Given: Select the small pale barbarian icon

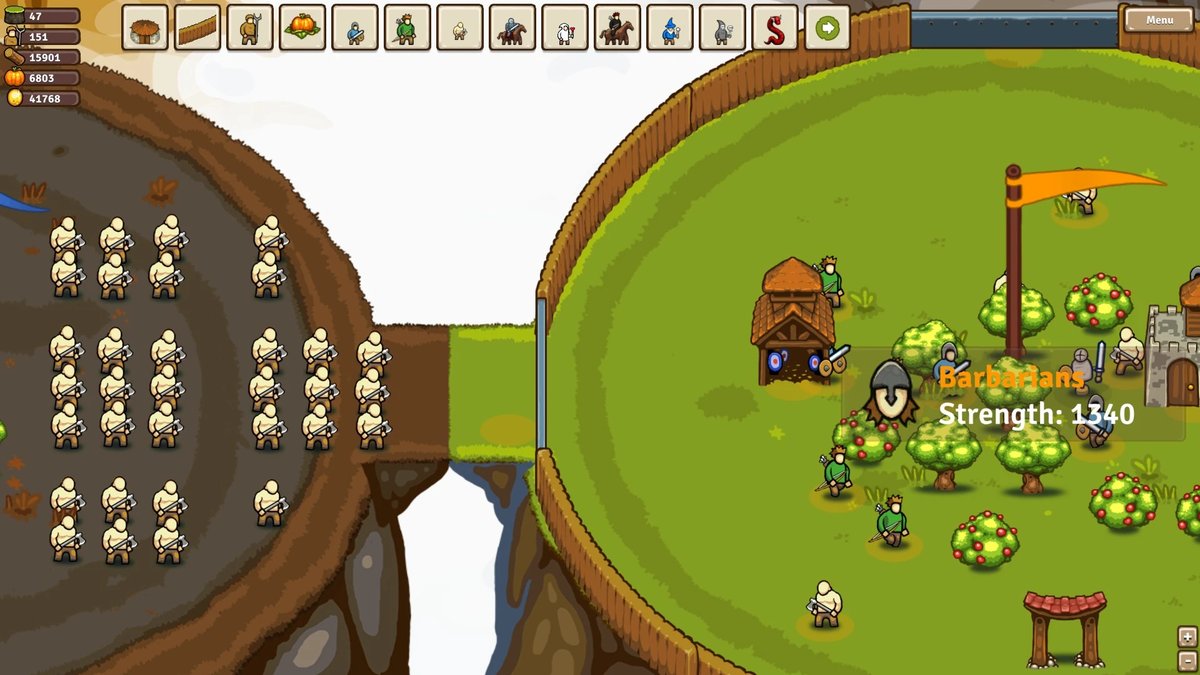Looking at the screenshot, I should tap(459, 28).
